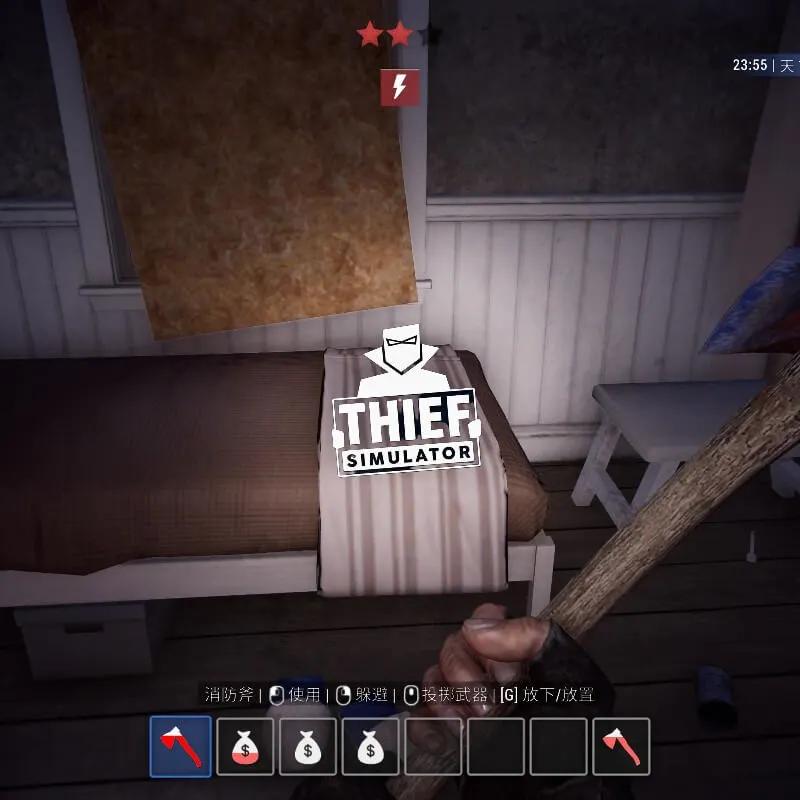Click the red lightning bolt status icon

point(400,88)
